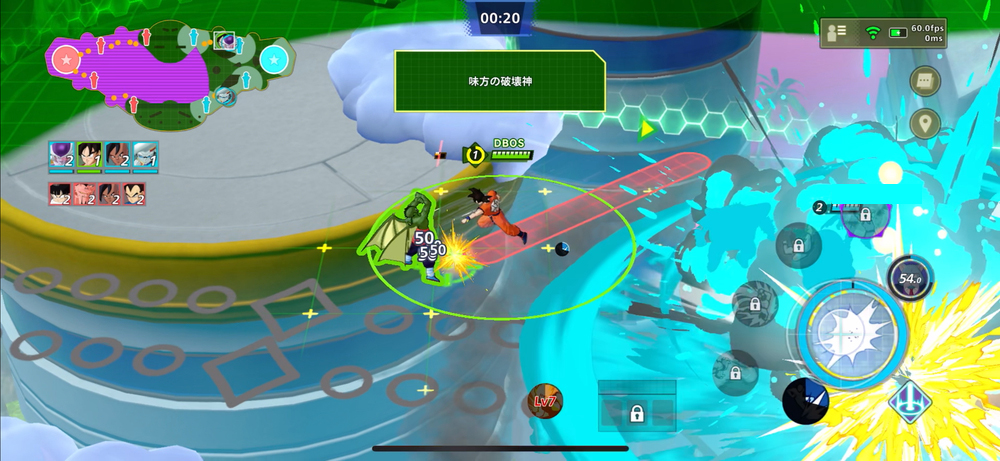Activate the skill showing 54.0 cooldown

coord(910,278)
